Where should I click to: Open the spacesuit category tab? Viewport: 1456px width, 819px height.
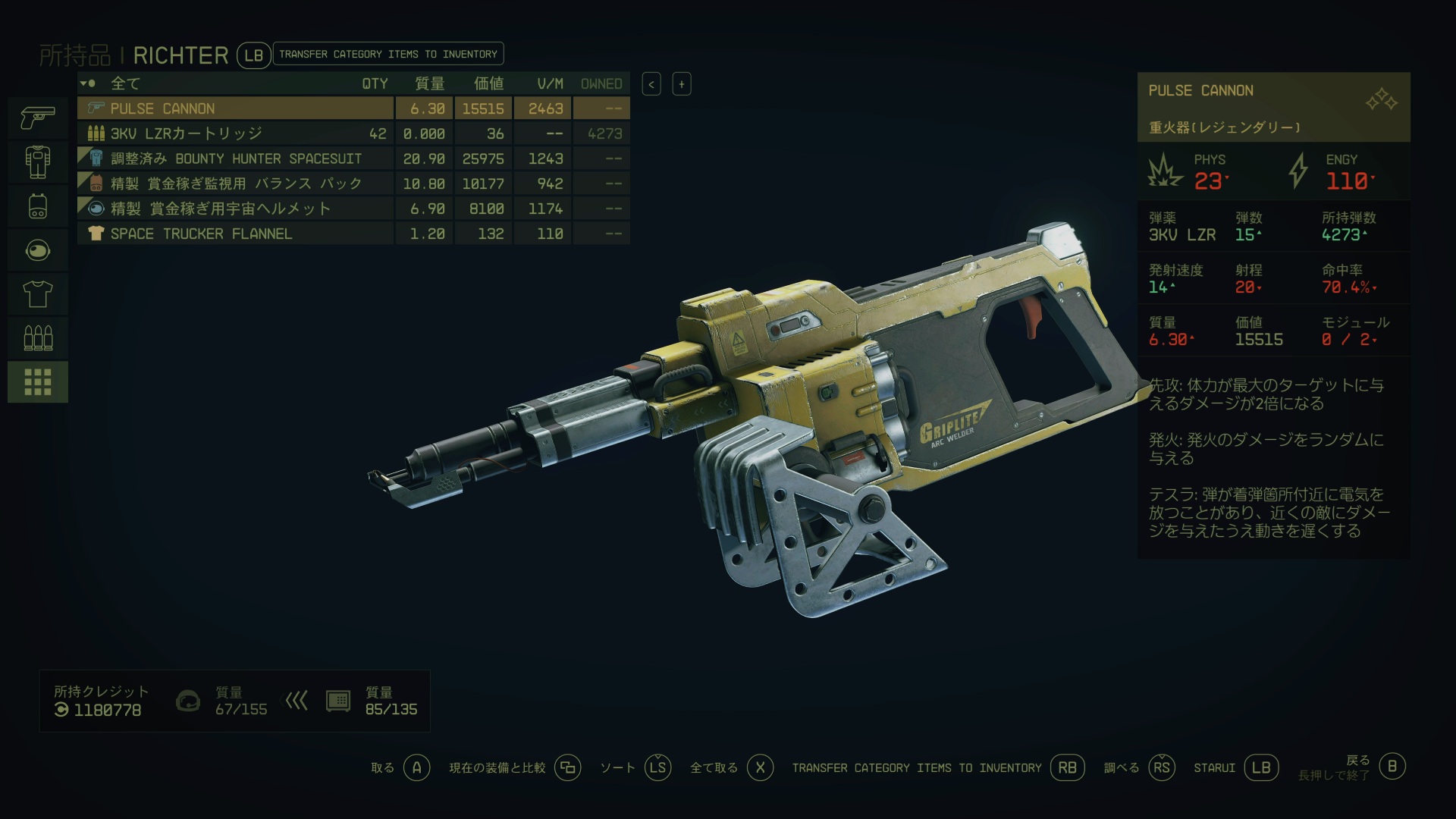point(38,162)
